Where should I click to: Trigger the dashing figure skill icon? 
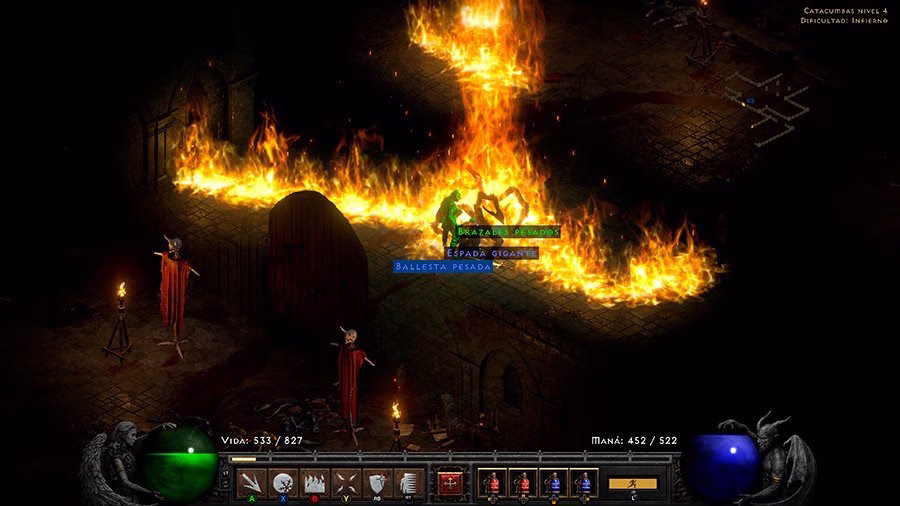(x=408, y=483)
